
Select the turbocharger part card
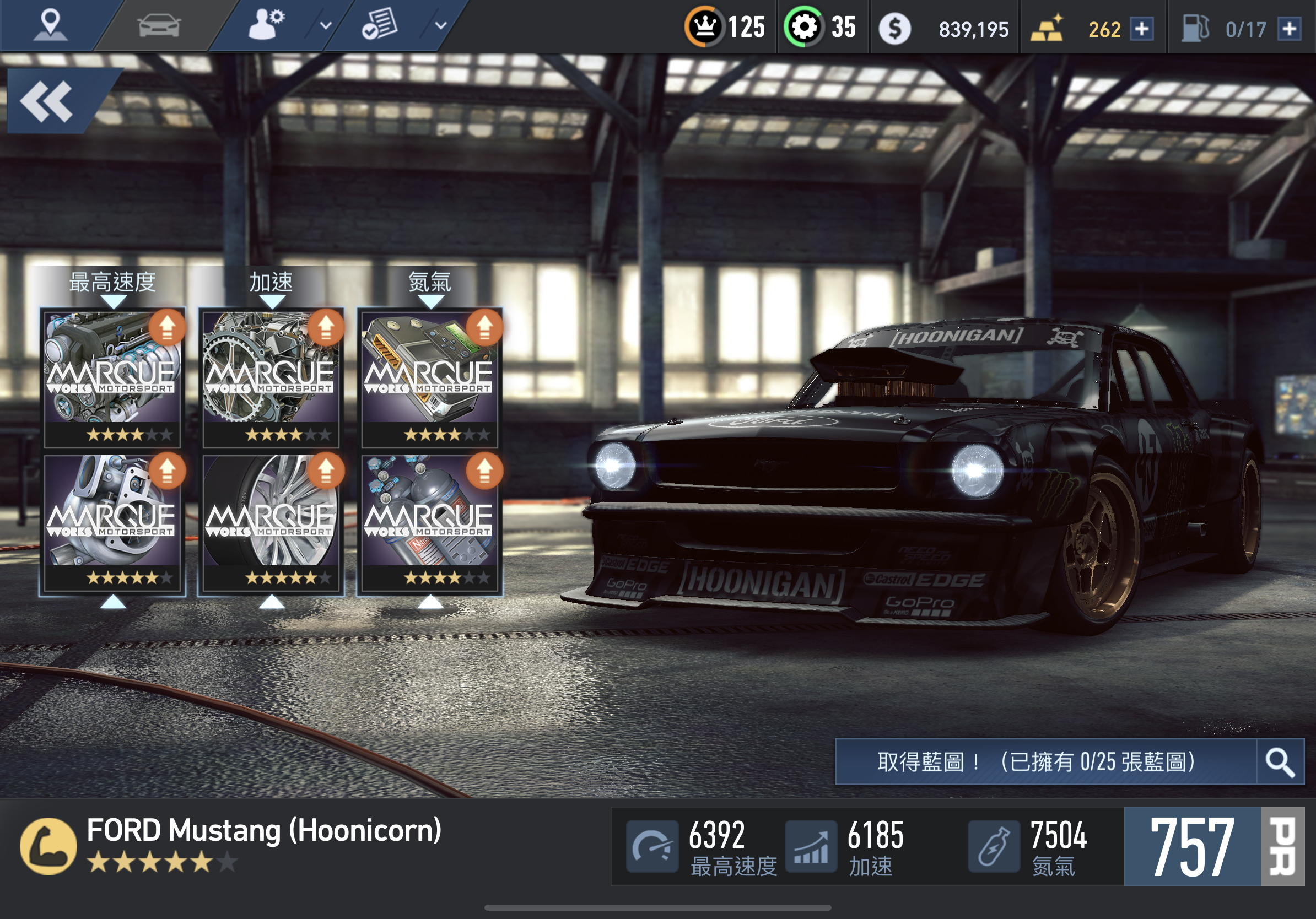pos(112,521)
